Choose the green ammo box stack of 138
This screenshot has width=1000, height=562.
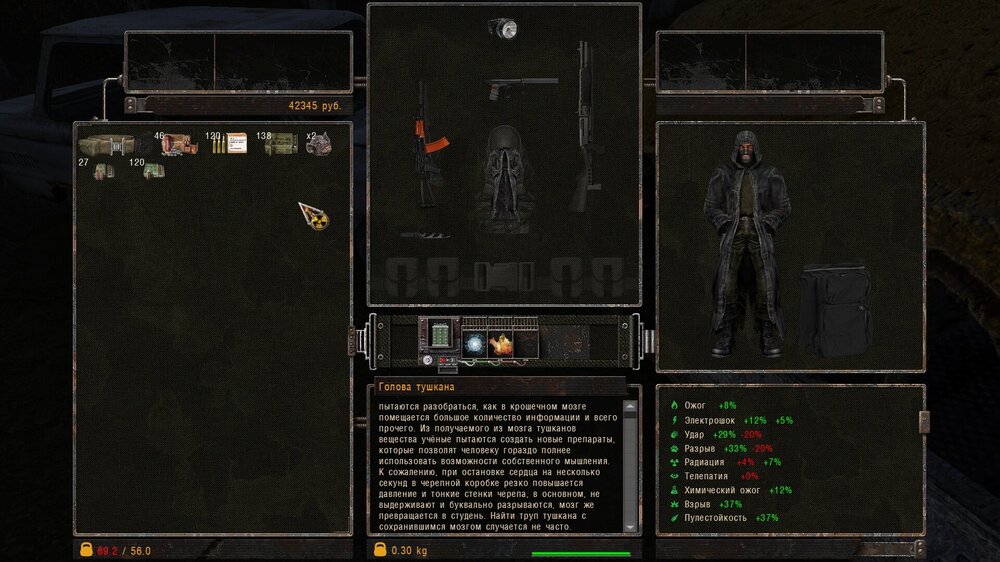[281, 145]
